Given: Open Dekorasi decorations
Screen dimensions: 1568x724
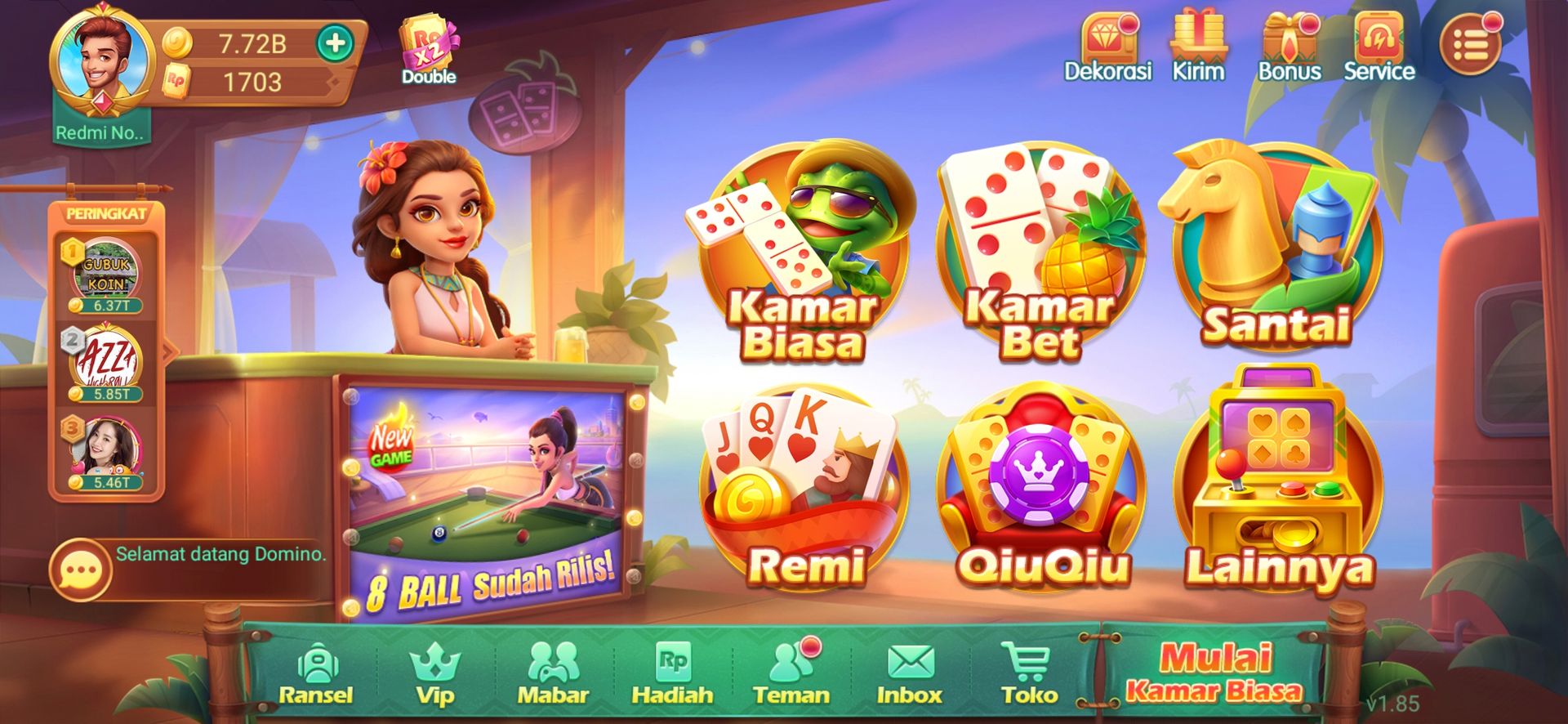Looking at the screenshot, I should [1108, 47].
